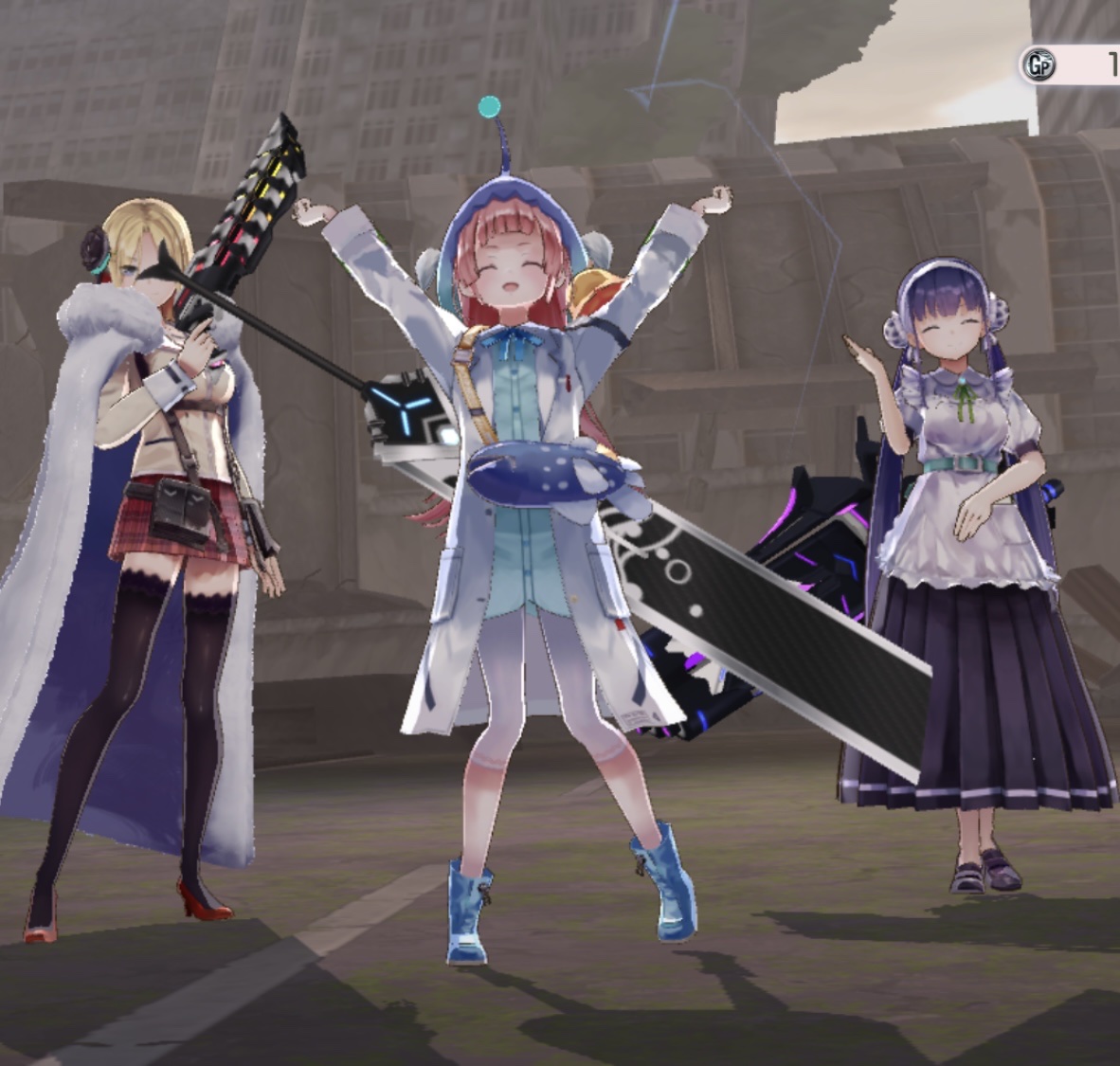Tap the silver GP coin icon
The image size is (1120, 1066).
pyautogui.click(x=1037, y=65)
